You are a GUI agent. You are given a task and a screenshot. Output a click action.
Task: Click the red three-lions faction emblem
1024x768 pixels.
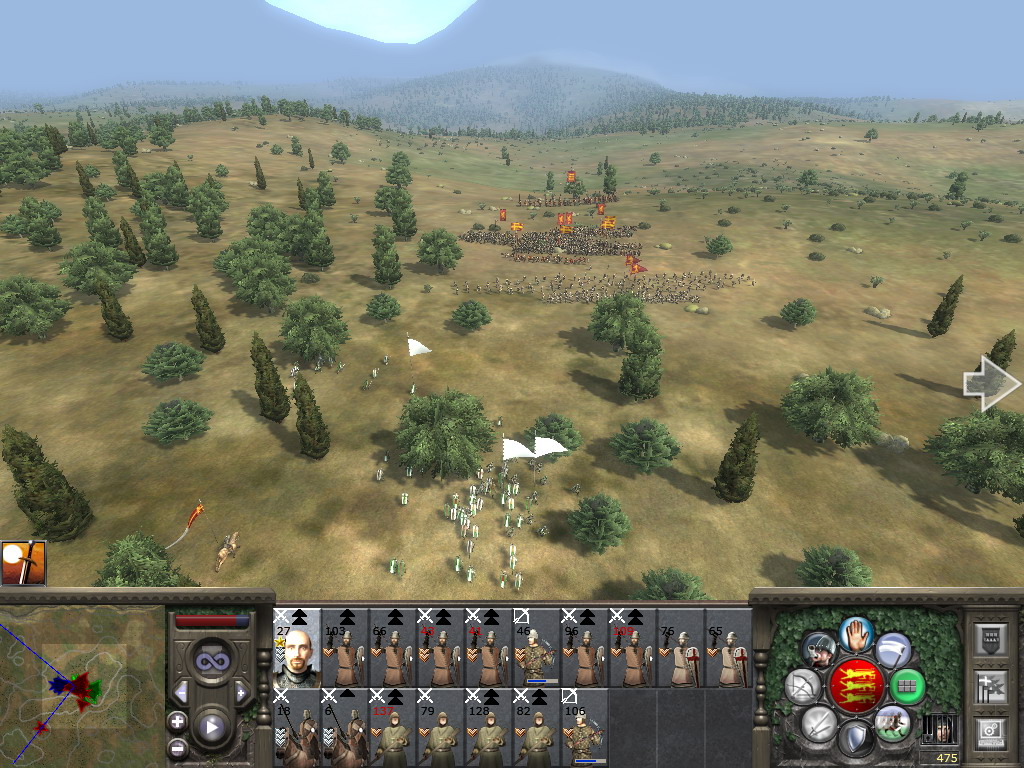[x=855, y=686]
